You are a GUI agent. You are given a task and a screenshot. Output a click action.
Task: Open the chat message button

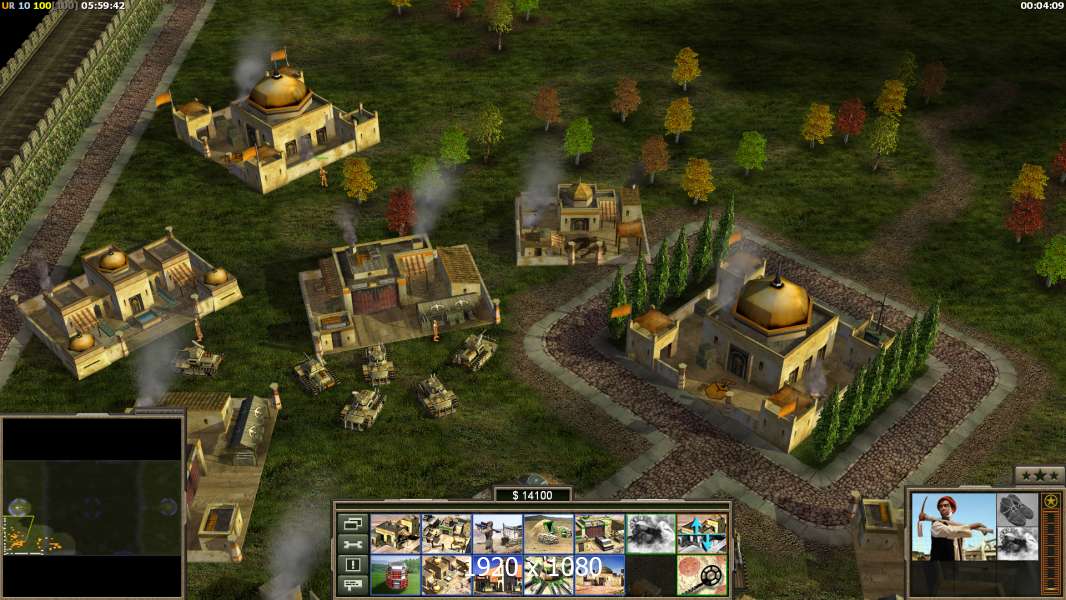tap(353, 585)
